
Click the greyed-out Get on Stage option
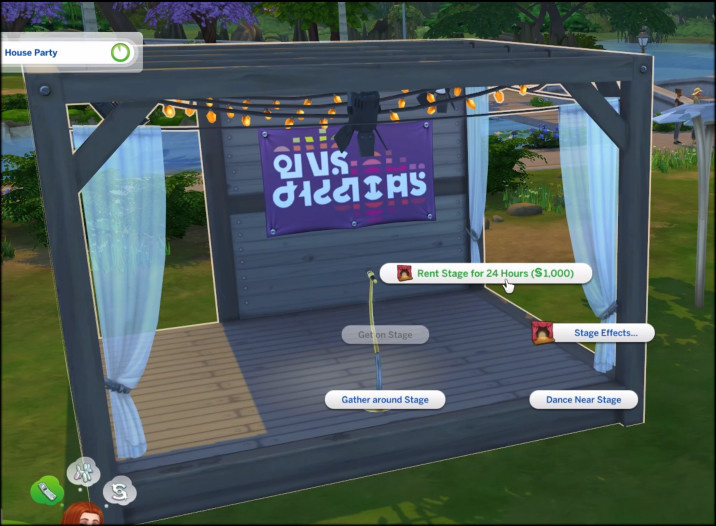385,334
